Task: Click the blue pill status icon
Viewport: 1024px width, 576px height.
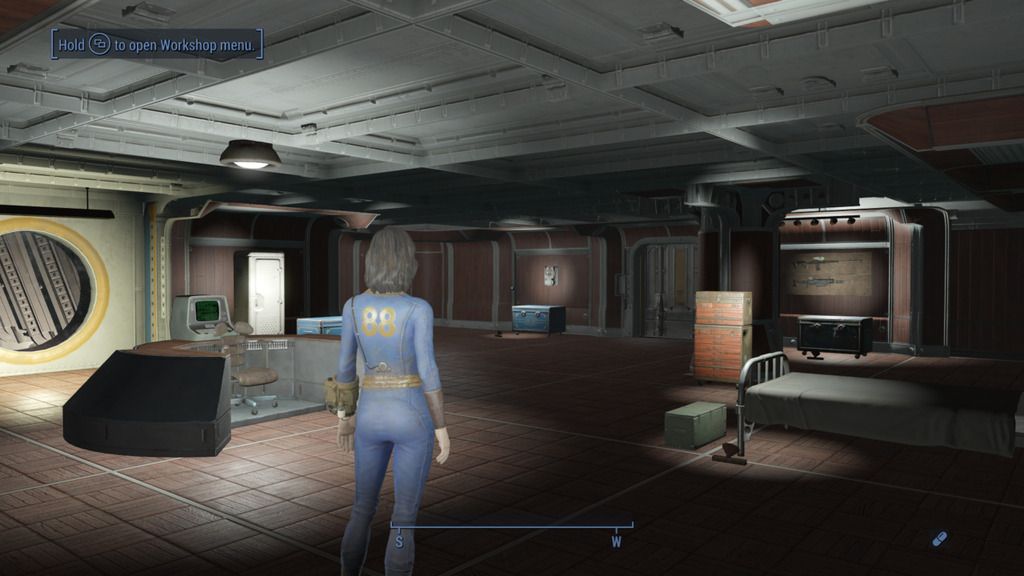Action: (x=939, y=539)
